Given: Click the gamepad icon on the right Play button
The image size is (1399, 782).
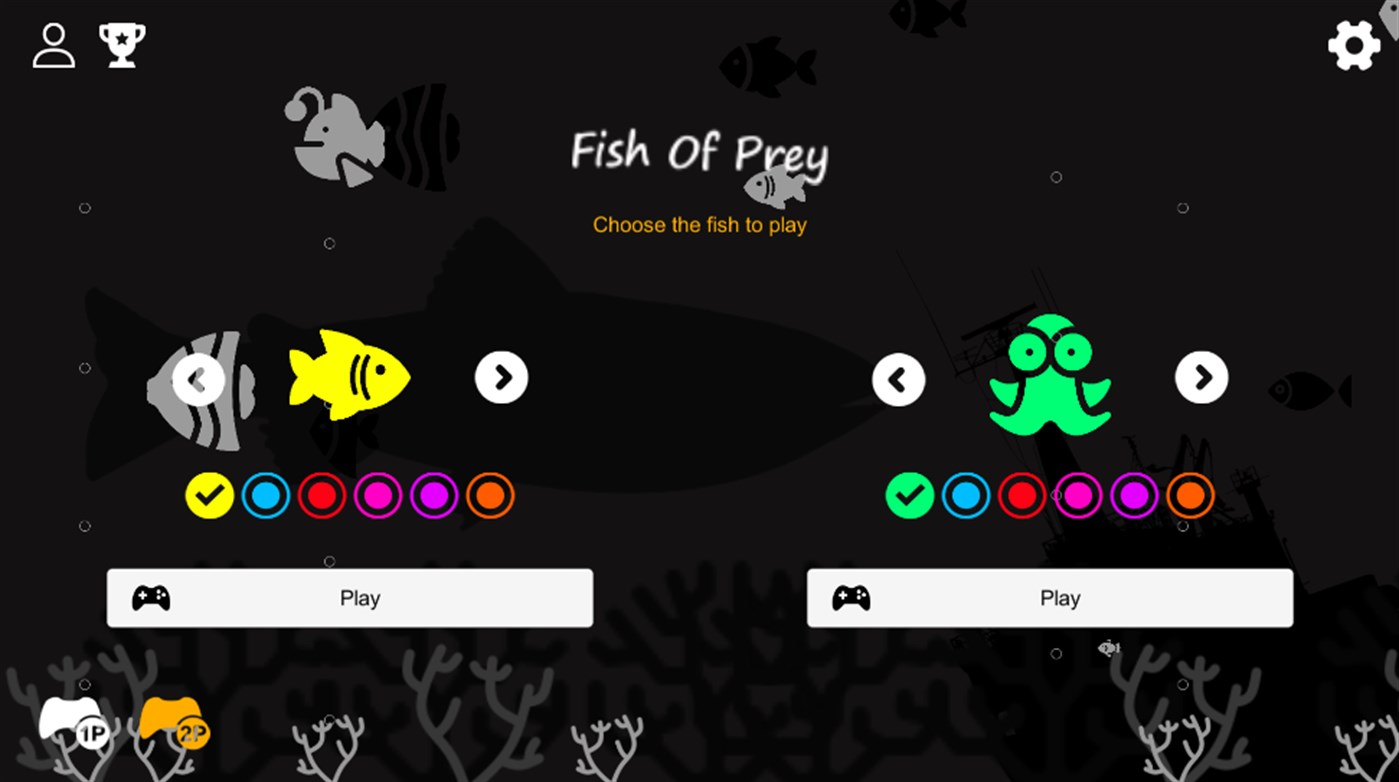Looking at the screenshot, I should pos(849,597).
